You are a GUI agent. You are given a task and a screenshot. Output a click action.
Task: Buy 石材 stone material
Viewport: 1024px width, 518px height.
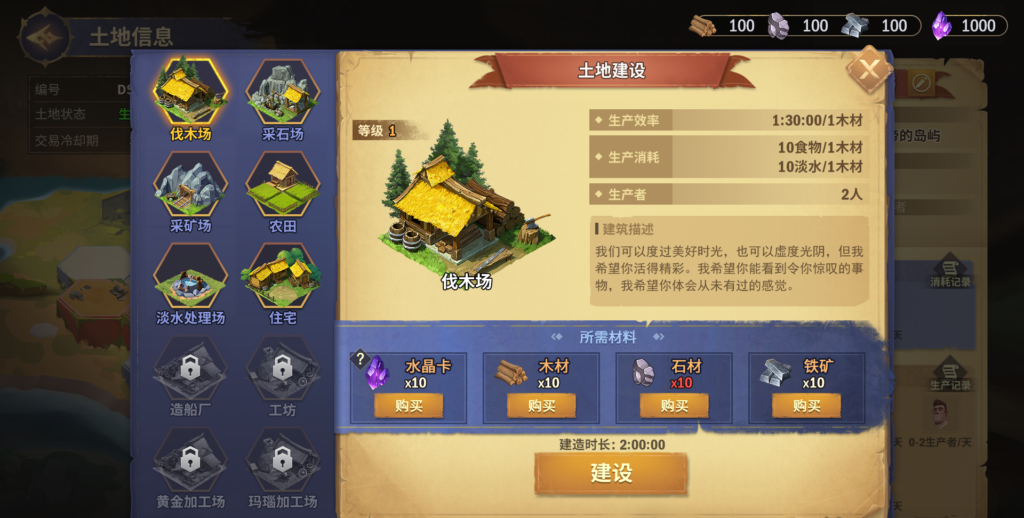pyautogui.click(x=674, y=406)
